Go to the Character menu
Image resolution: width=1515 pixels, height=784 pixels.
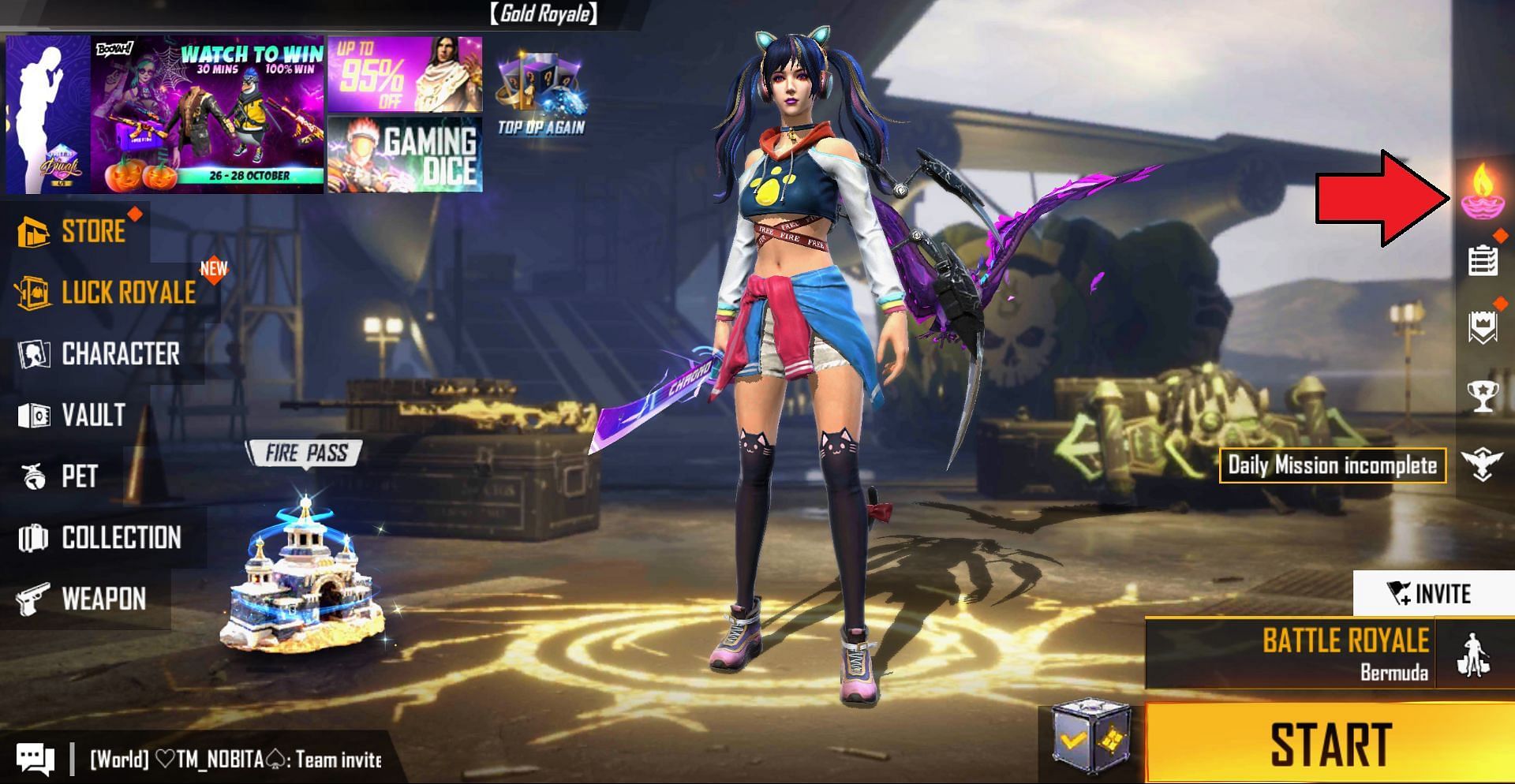coord(100,354)
